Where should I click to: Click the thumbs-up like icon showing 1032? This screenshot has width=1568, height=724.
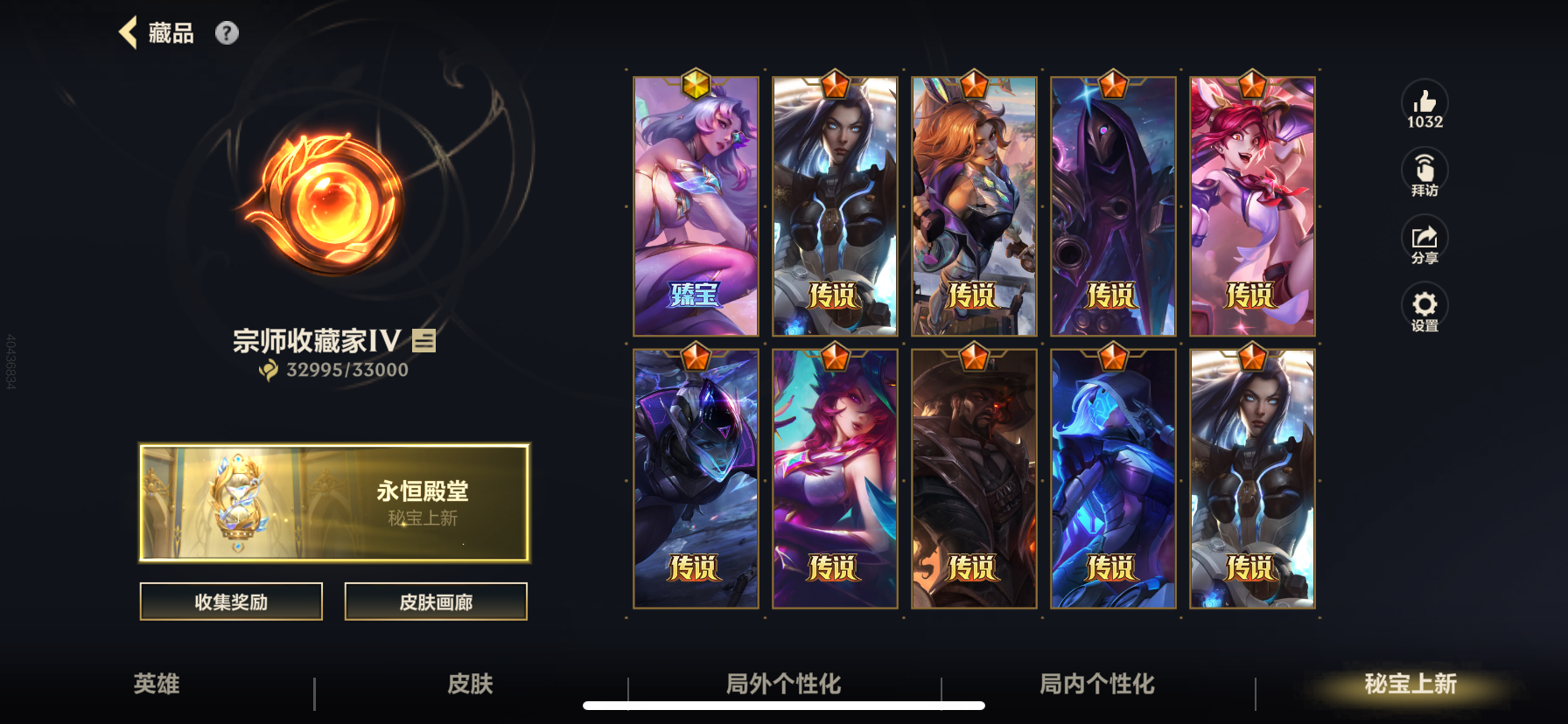coord(1424,105)
